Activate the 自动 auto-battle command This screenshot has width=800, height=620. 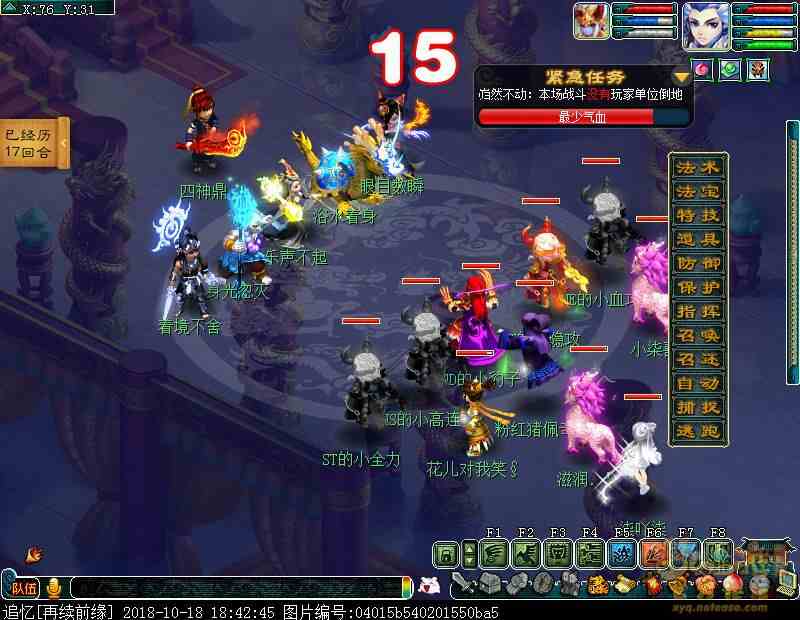tap(698, 383)
